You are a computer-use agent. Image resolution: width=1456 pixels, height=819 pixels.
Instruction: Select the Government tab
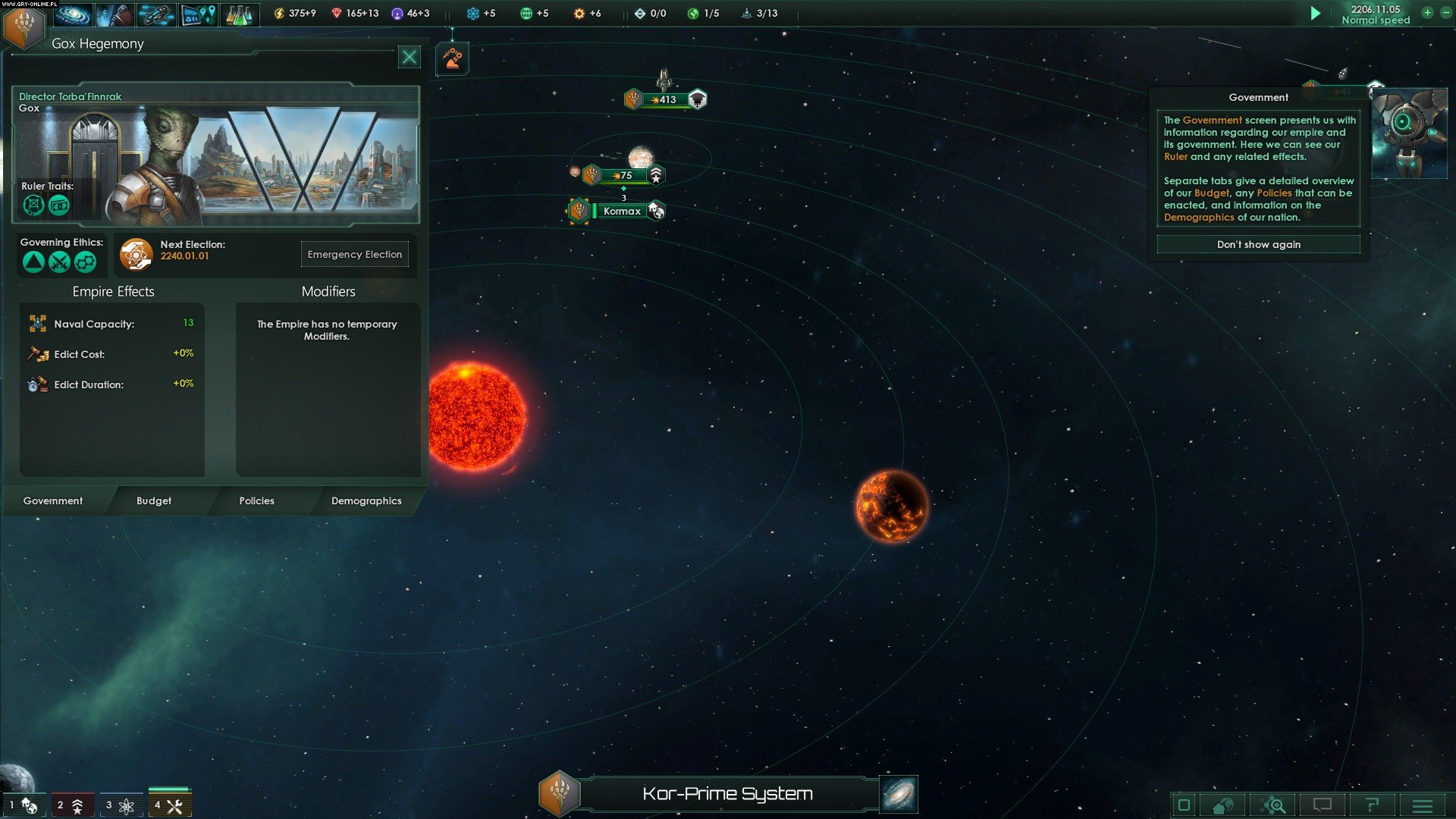tap(53, 501)
